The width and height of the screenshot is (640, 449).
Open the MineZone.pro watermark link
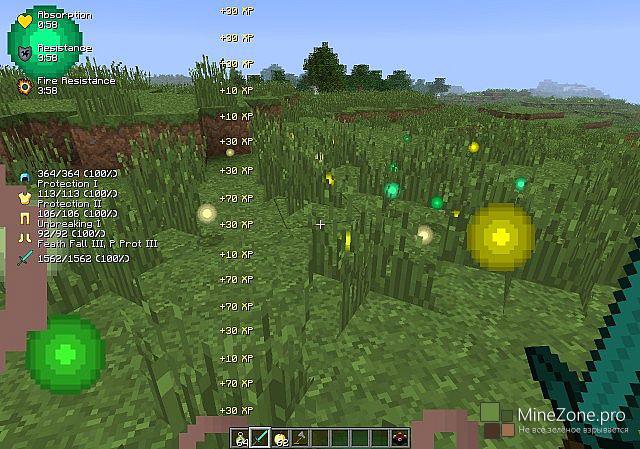[565, 414]
